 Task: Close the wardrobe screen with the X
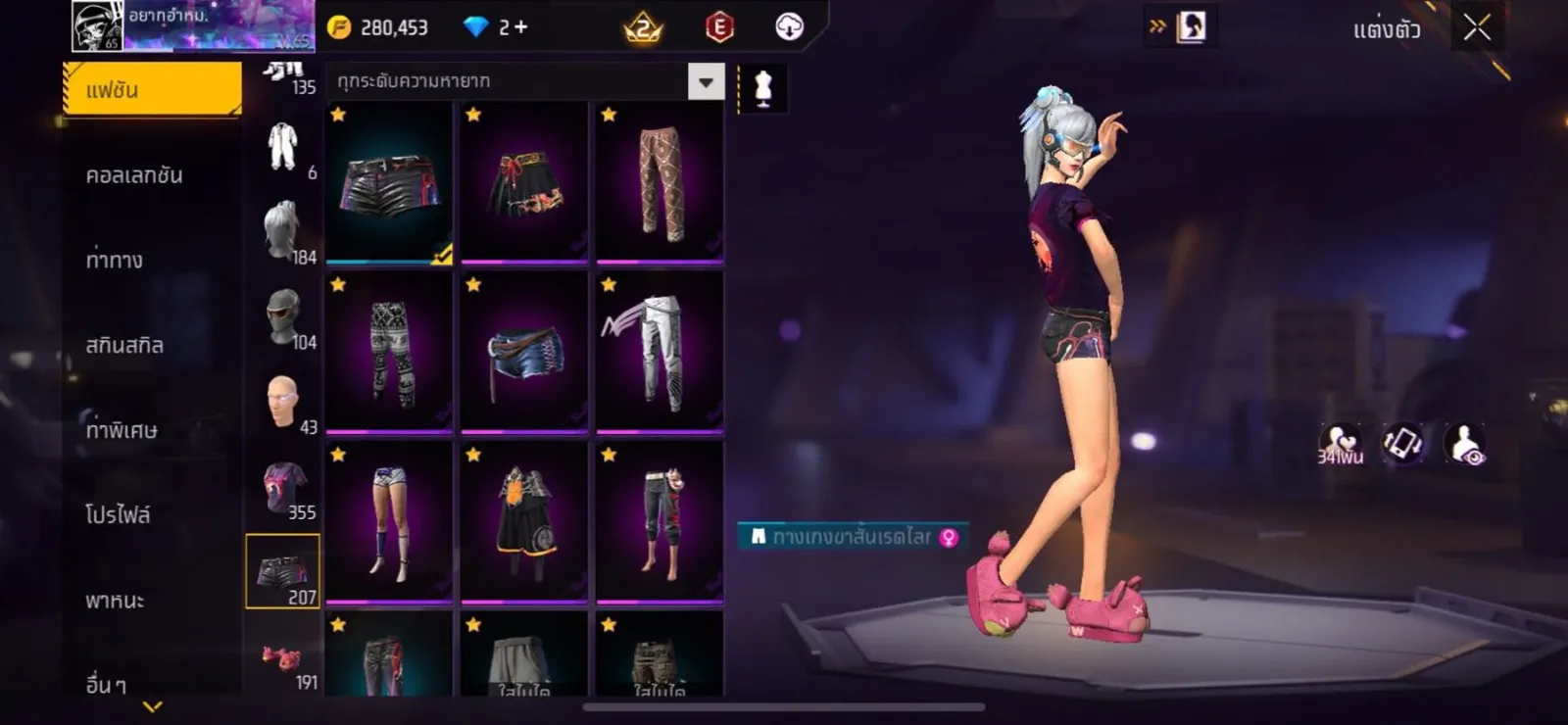click(1477, 28)
